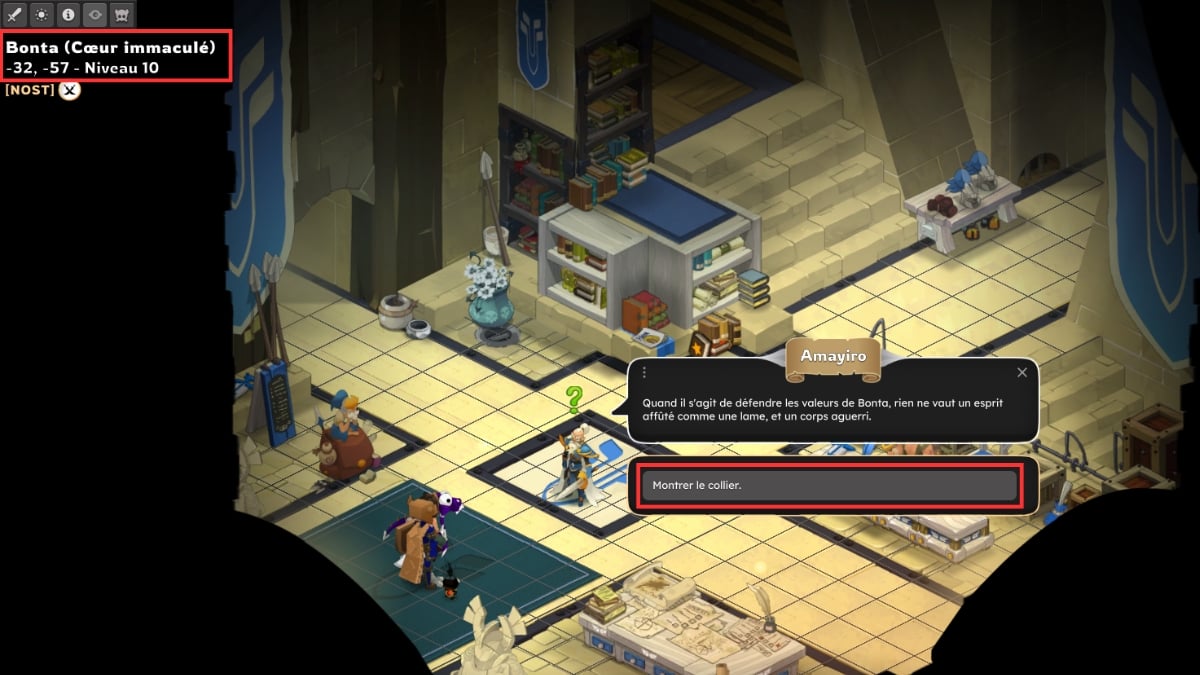Close the Amayiro dialogue box
Viewport: 1200px width, 675px height.
(x=1022, y=373)
